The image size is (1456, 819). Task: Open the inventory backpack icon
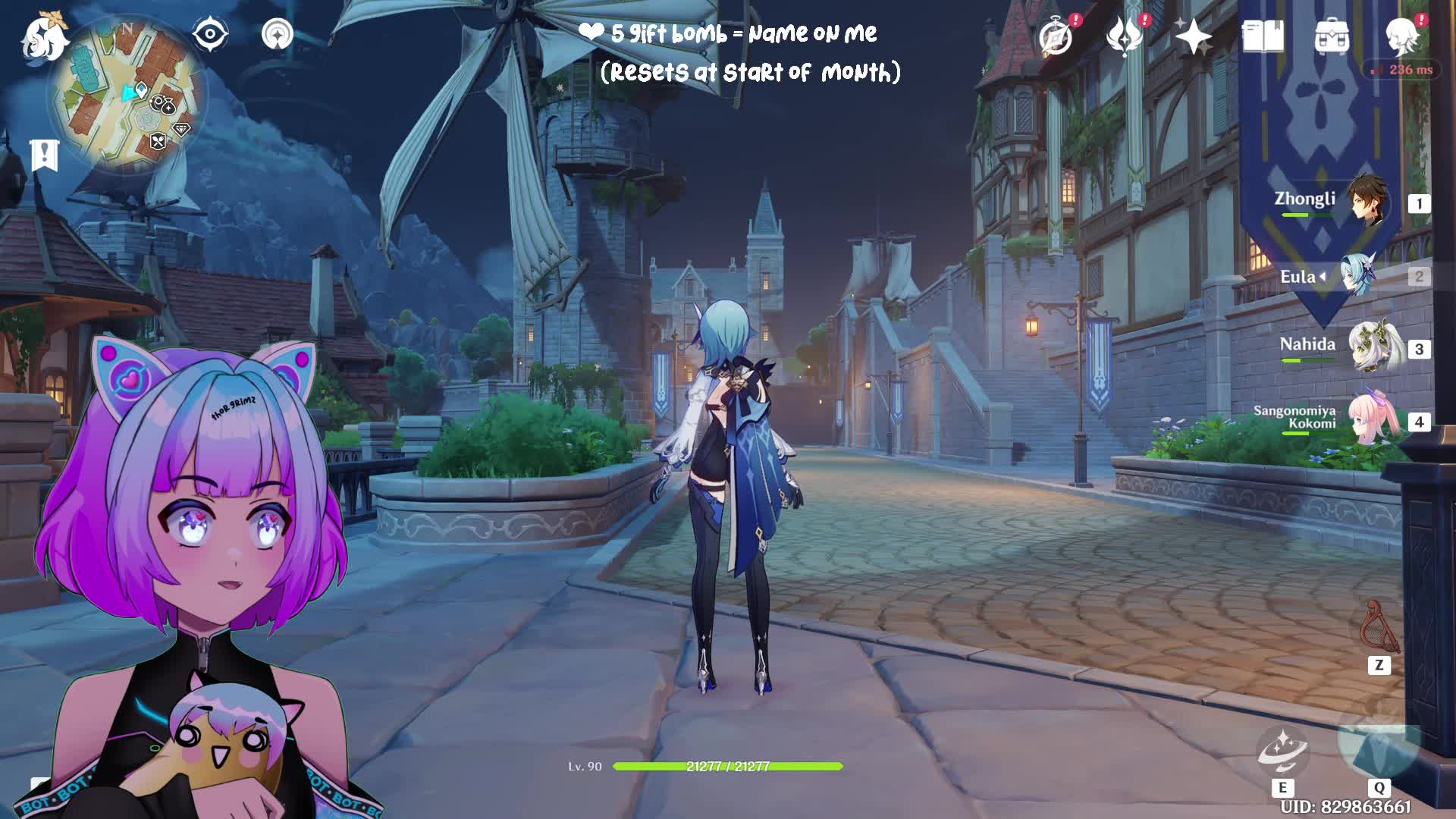click(1332, 36)
